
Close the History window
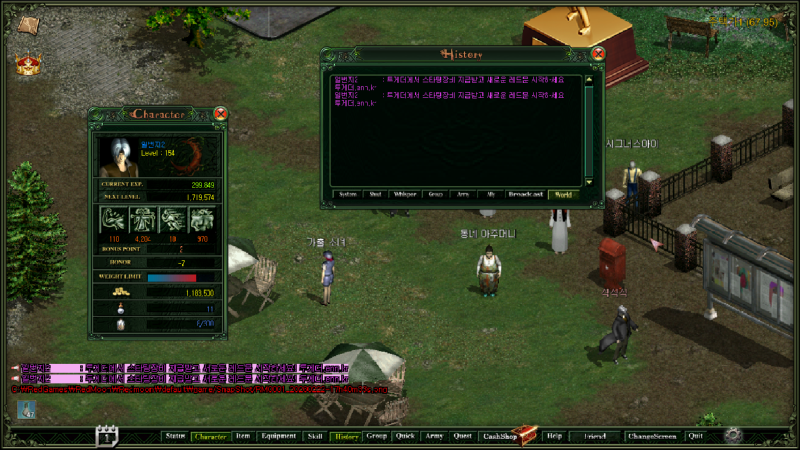[x=598, y=53]
